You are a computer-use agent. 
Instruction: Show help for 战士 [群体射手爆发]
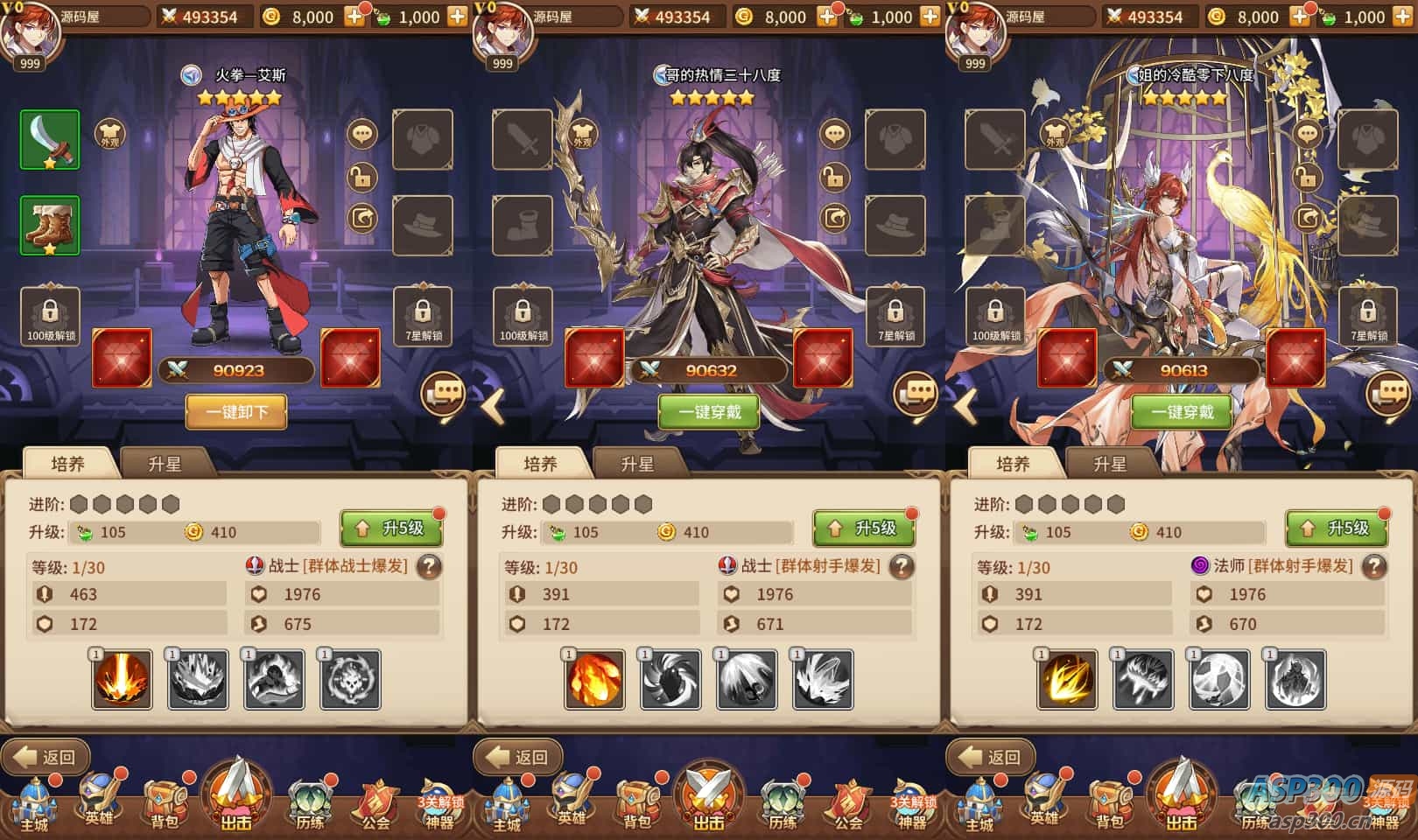(902, 567)
